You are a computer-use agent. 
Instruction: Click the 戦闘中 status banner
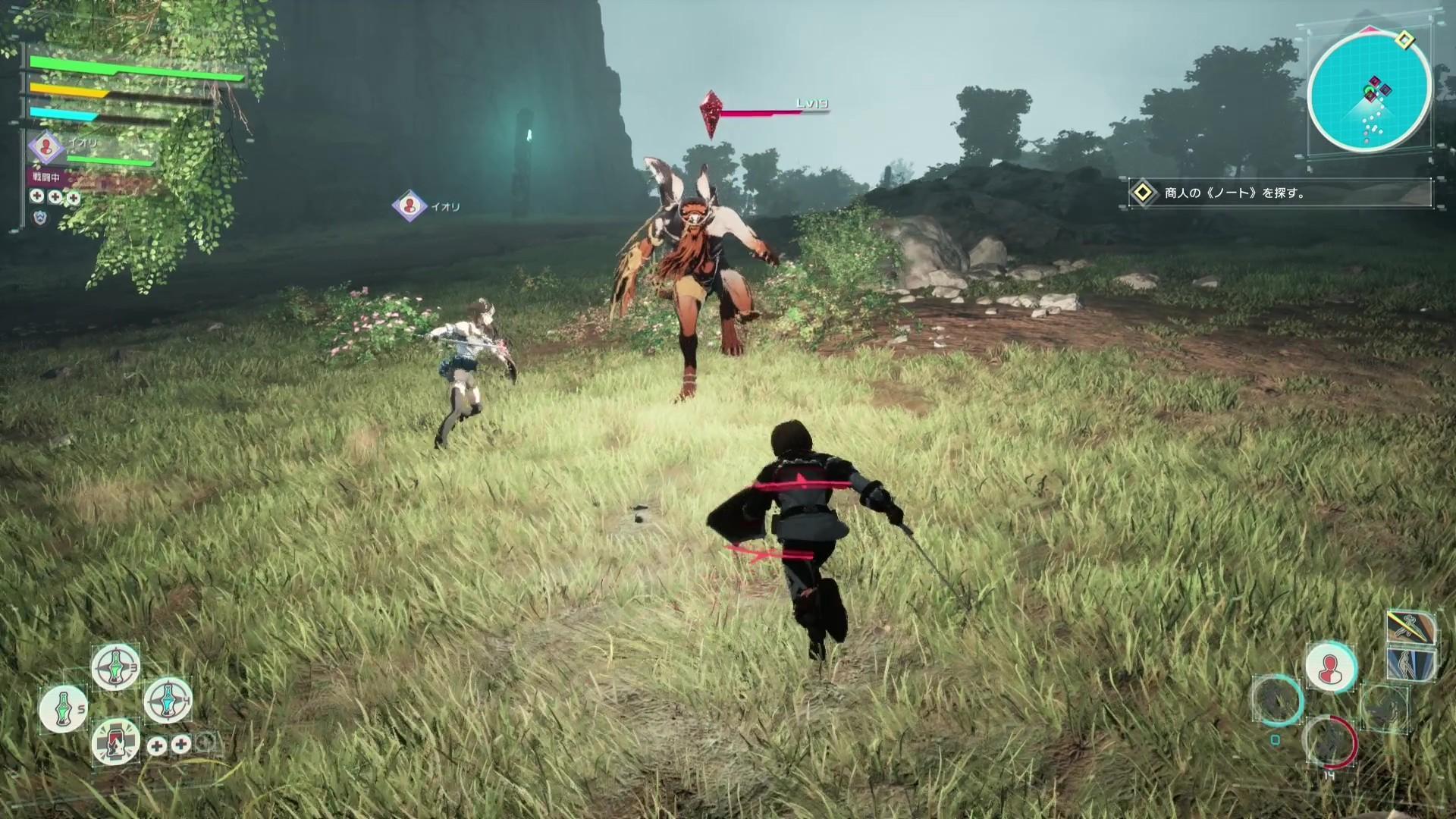point(45,177)
